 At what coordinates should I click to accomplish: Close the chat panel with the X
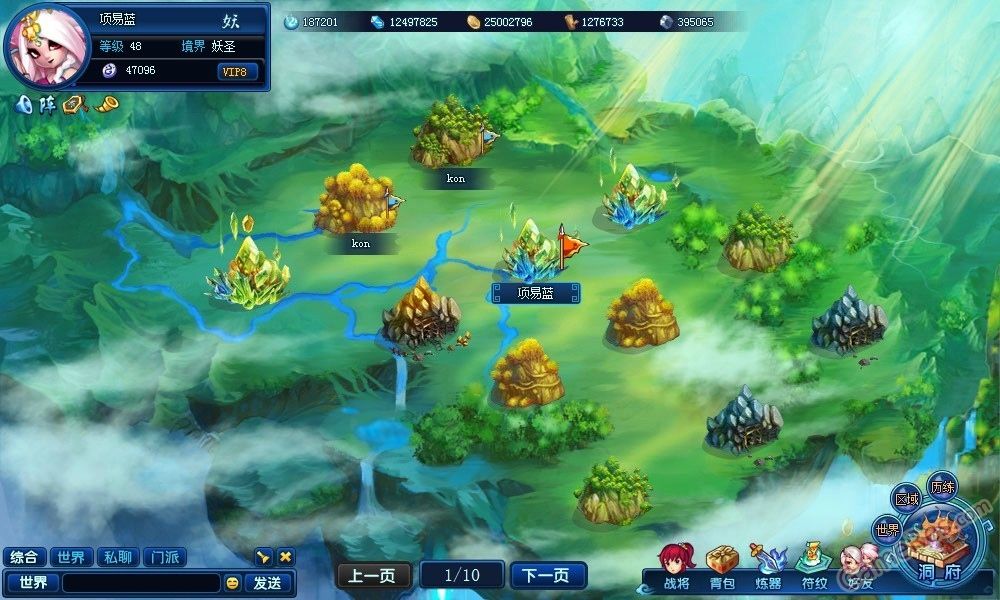[285, 557]
